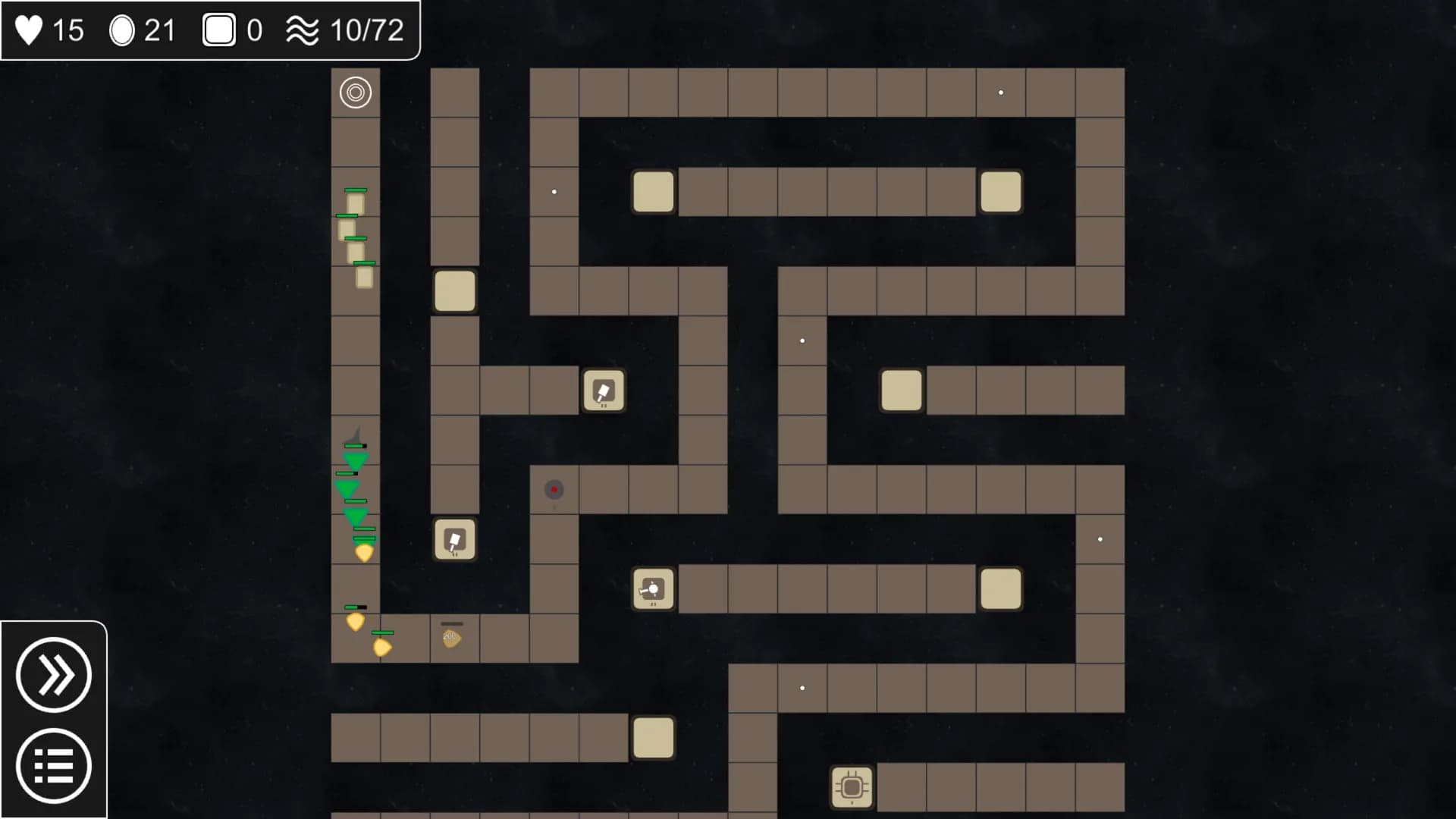Select the chip tower at the bottom right
Image resolution: width=1456 pixels, height=819 pixels.
click(x=852, y=789)
